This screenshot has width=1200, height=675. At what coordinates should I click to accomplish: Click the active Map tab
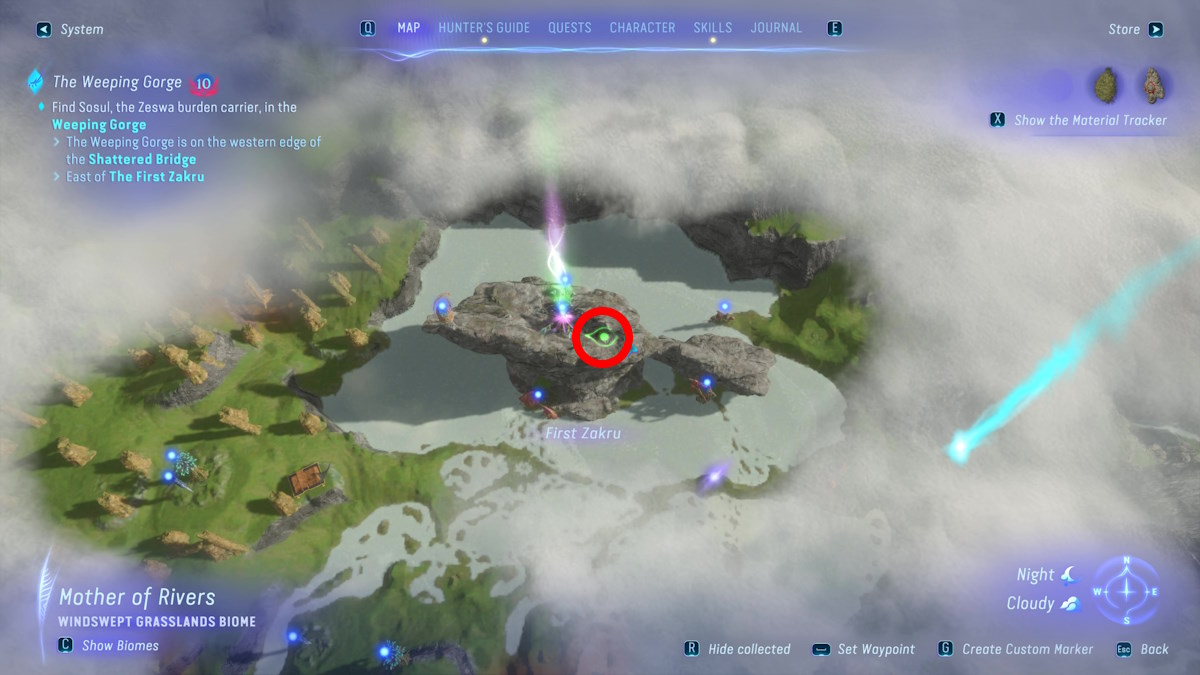408,28
